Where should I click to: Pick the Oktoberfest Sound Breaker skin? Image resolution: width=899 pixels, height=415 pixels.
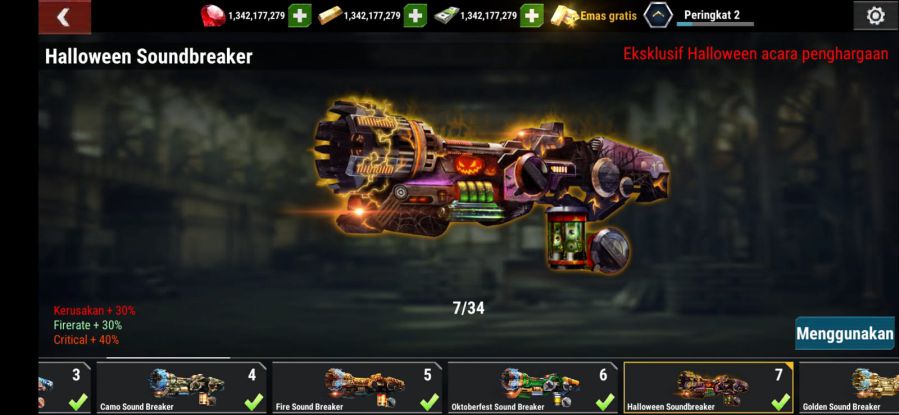(x=532, y=388)
